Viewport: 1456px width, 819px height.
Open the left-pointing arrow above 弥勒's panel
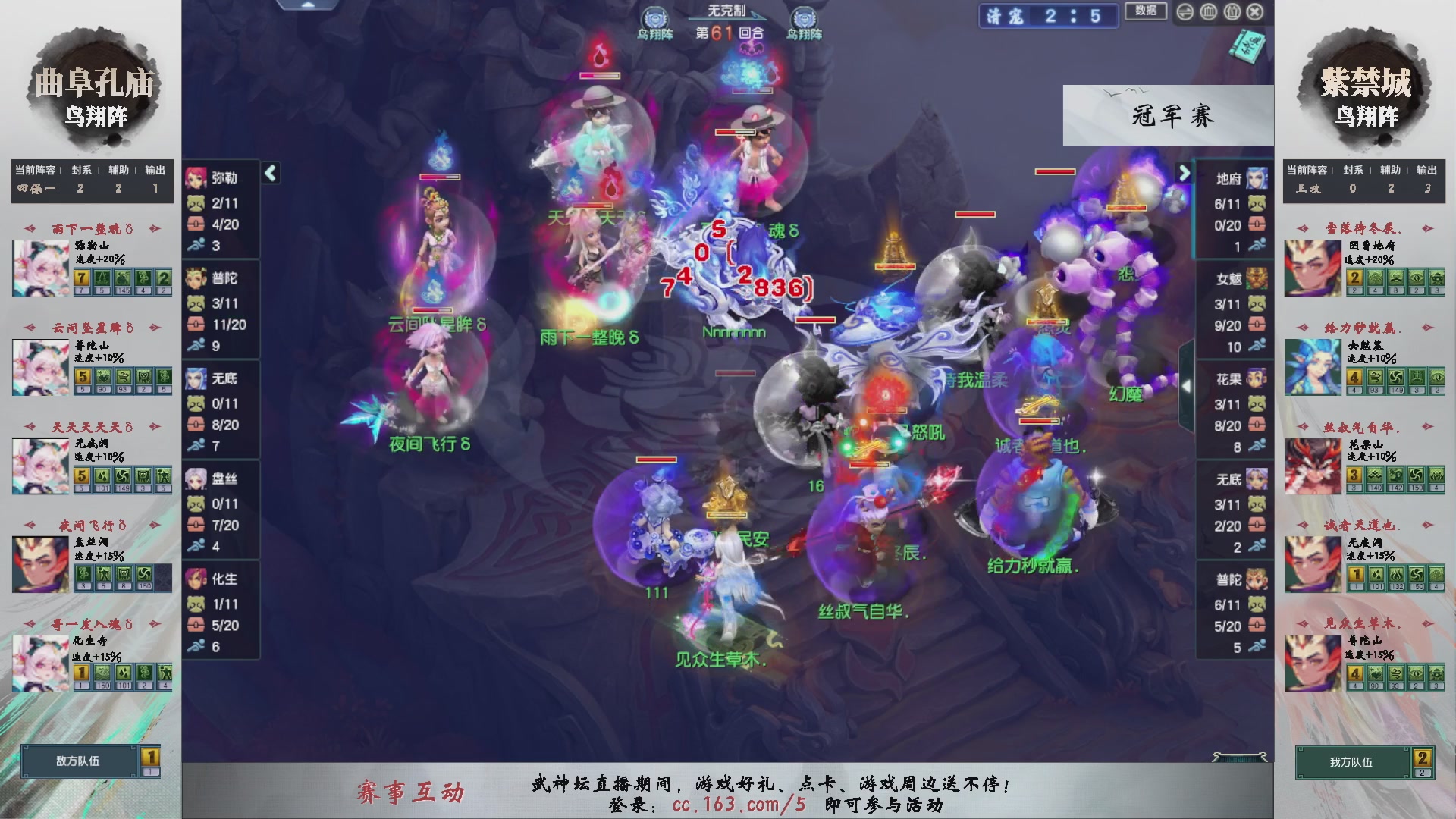[269, 173]
